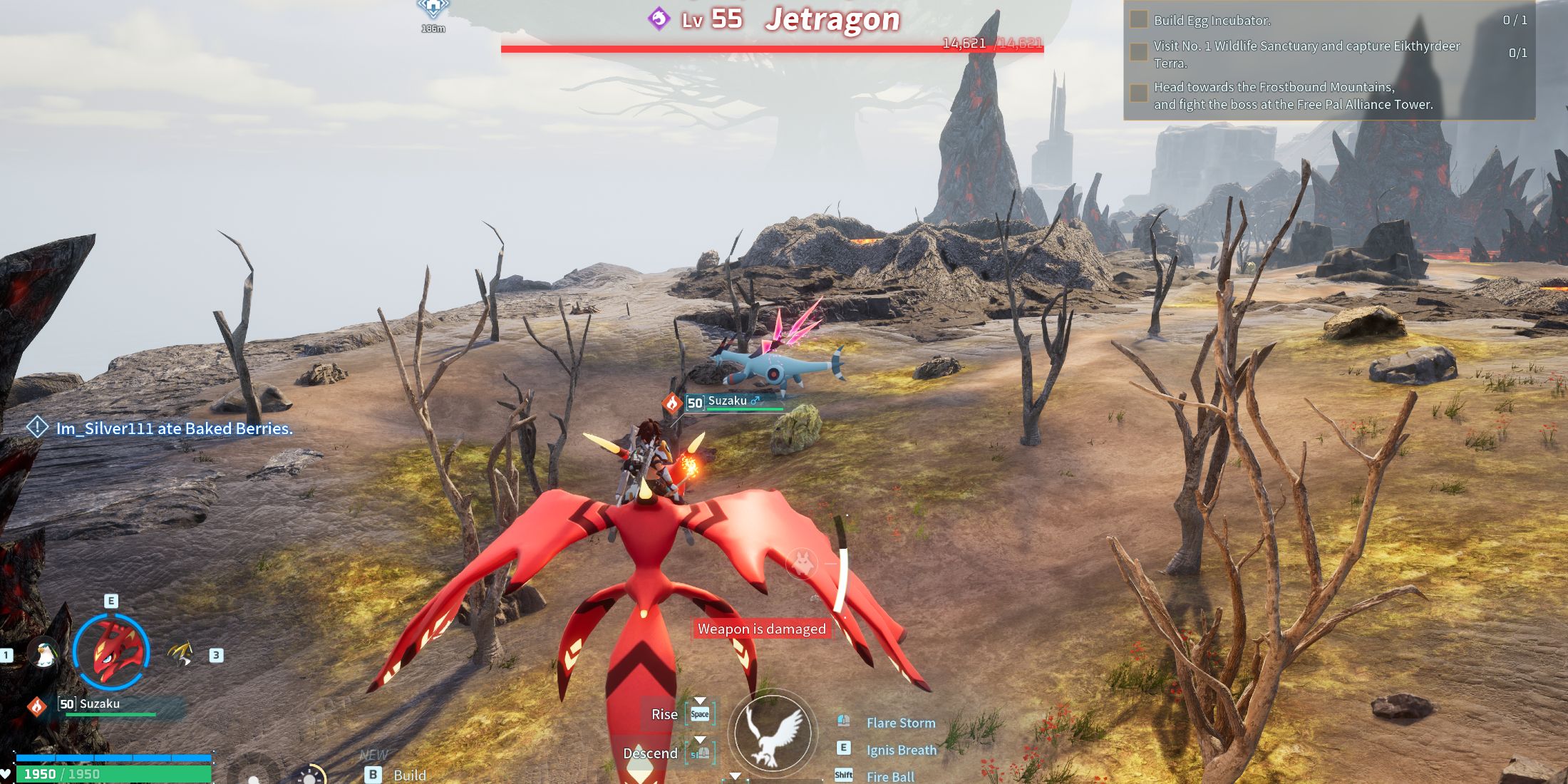Click the arrow below the mount crosshair
Screen dimensions: 1568x784
pos(736,774)
